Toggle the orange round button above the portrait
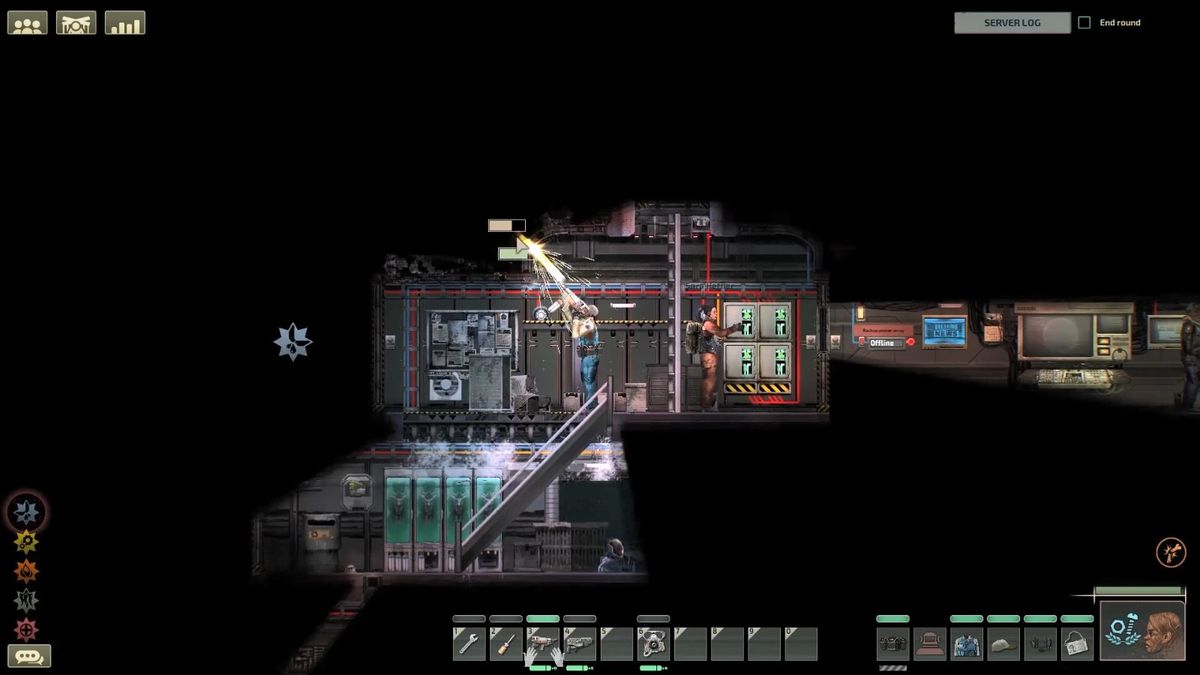The height and width of the screenshot is (675, 1200). (1170, 552)
